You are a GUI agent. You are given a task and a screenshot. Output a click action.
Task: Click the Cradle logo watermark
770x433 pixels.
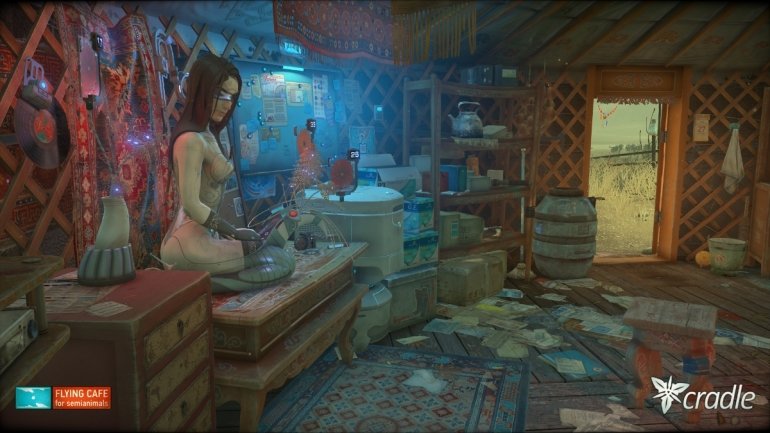point(701,395)
